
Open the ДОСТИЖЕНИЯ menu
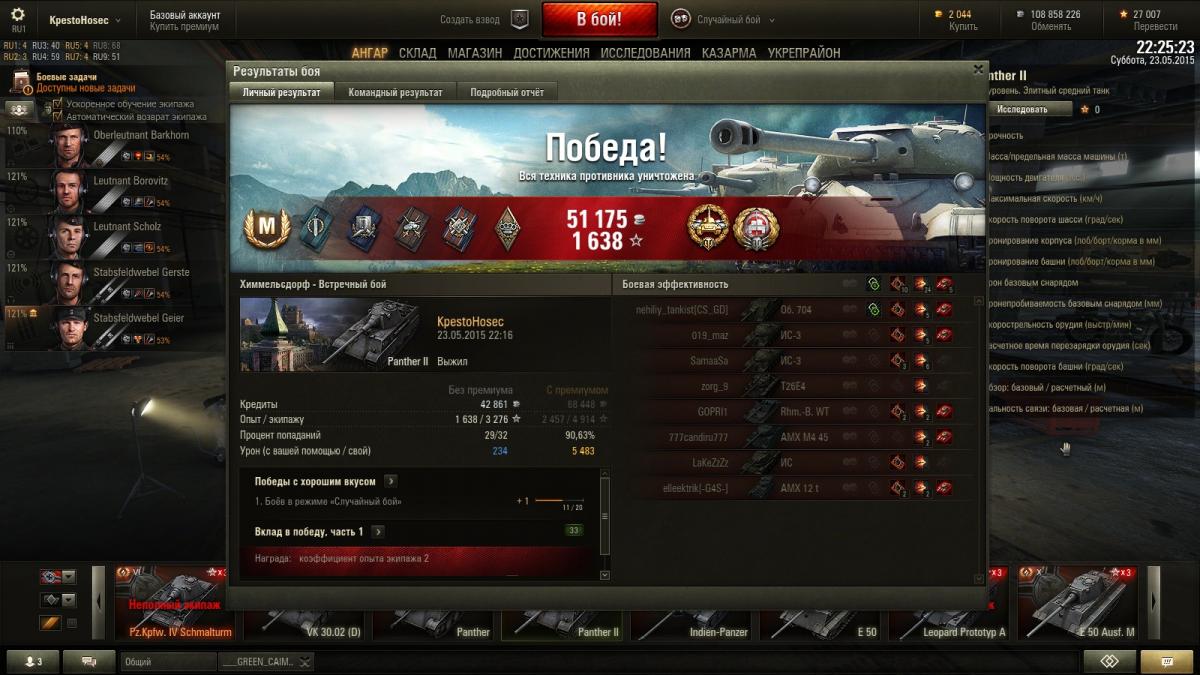[x=551, y=53]
